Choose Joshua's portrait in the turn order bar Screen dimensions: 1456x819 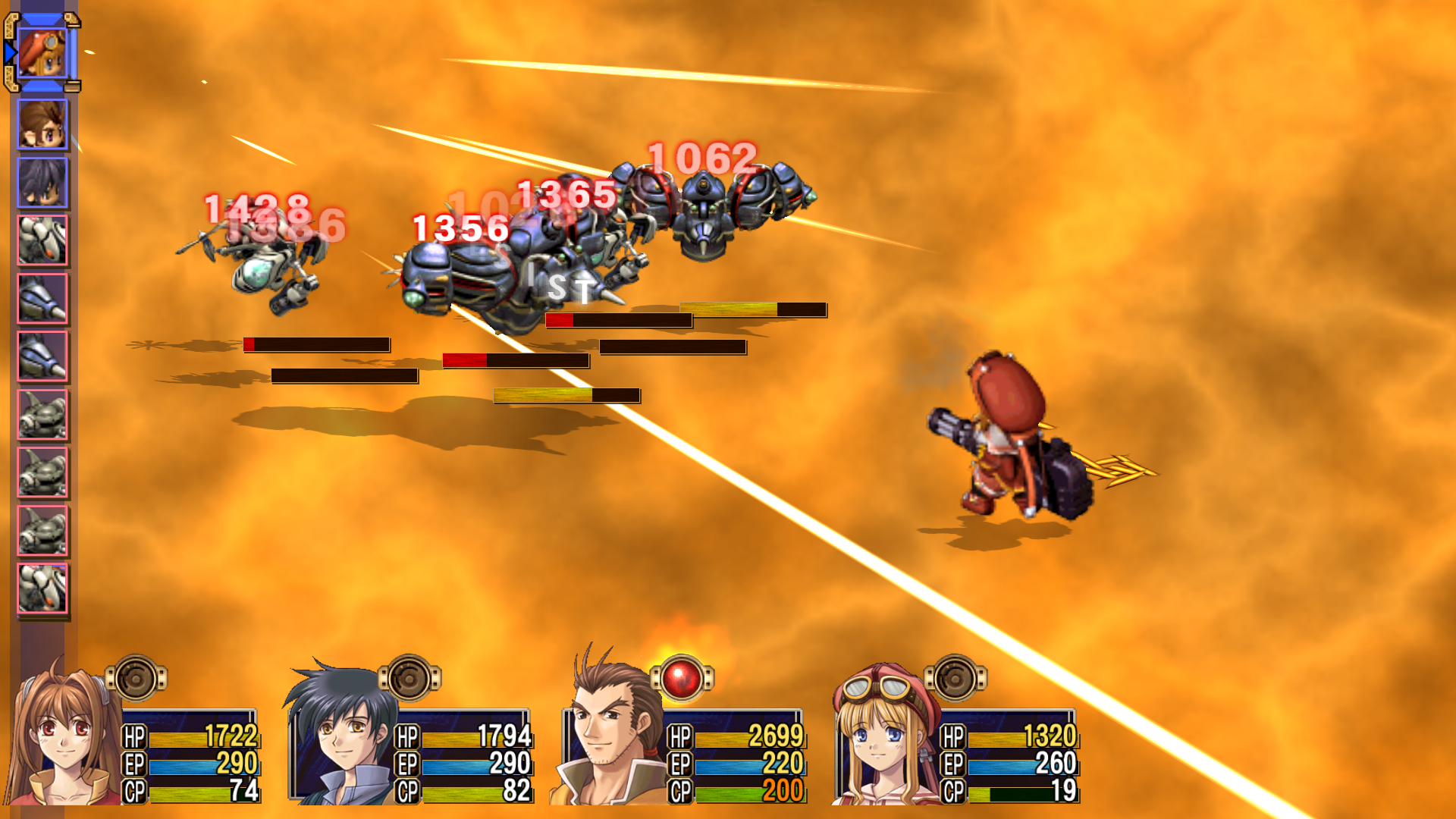tap(42, 183)
